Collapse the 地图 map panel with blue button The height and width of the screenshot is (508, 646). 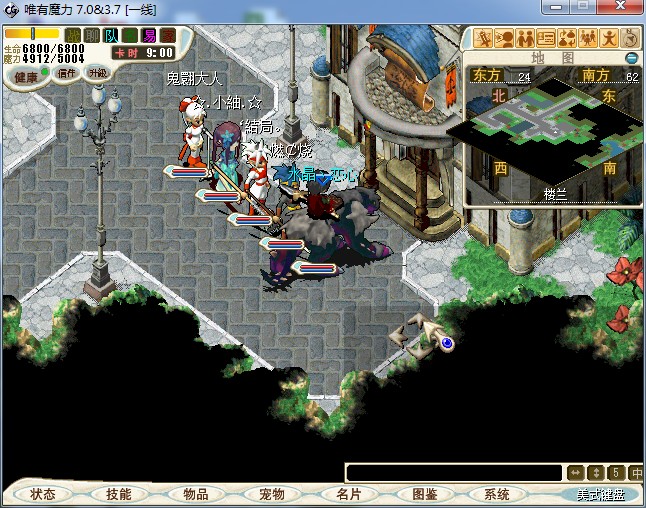[631, 58]
